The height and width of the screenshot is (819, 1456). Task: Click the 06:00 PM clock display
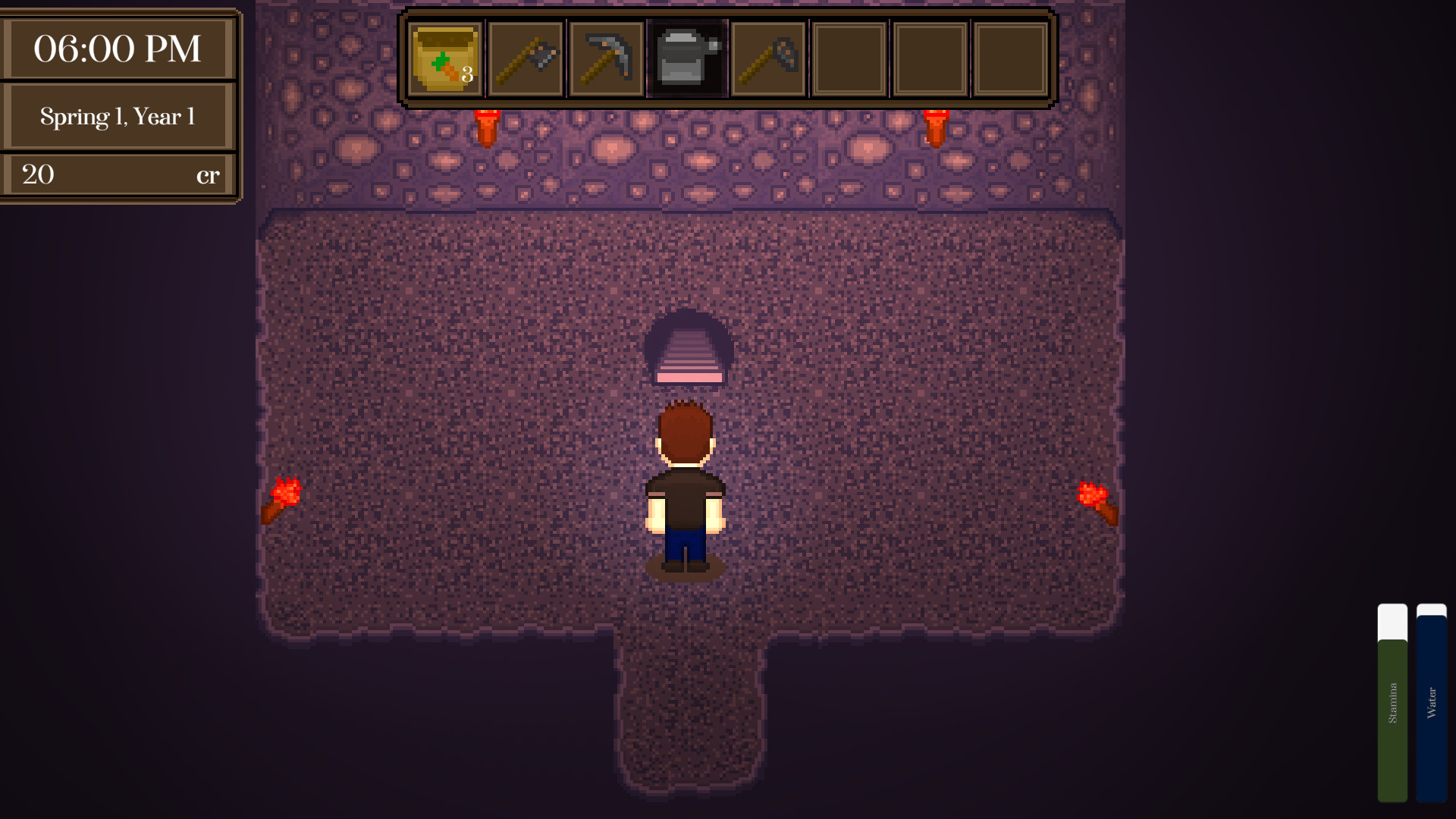(x=119, y=48)
